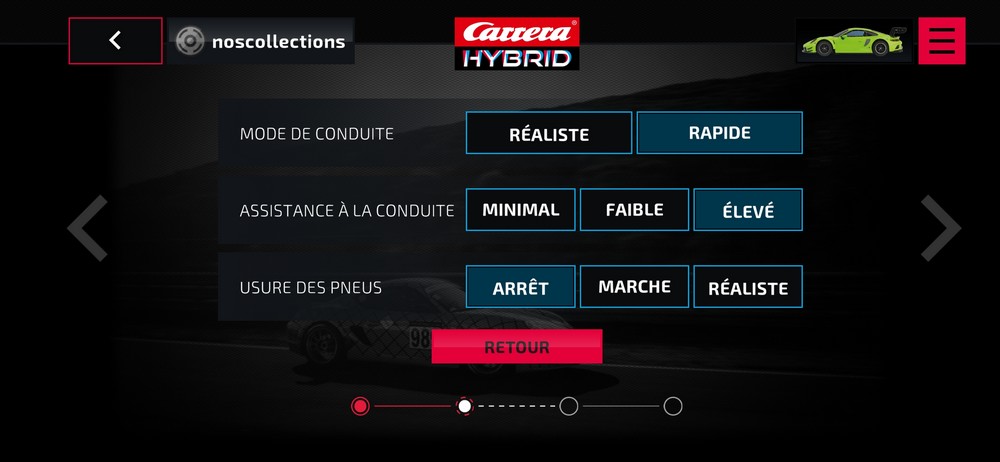Viewport: 1000px width, 462px height.
Task: Choose Rapide driving mode
Action: [x=719, y=132]
